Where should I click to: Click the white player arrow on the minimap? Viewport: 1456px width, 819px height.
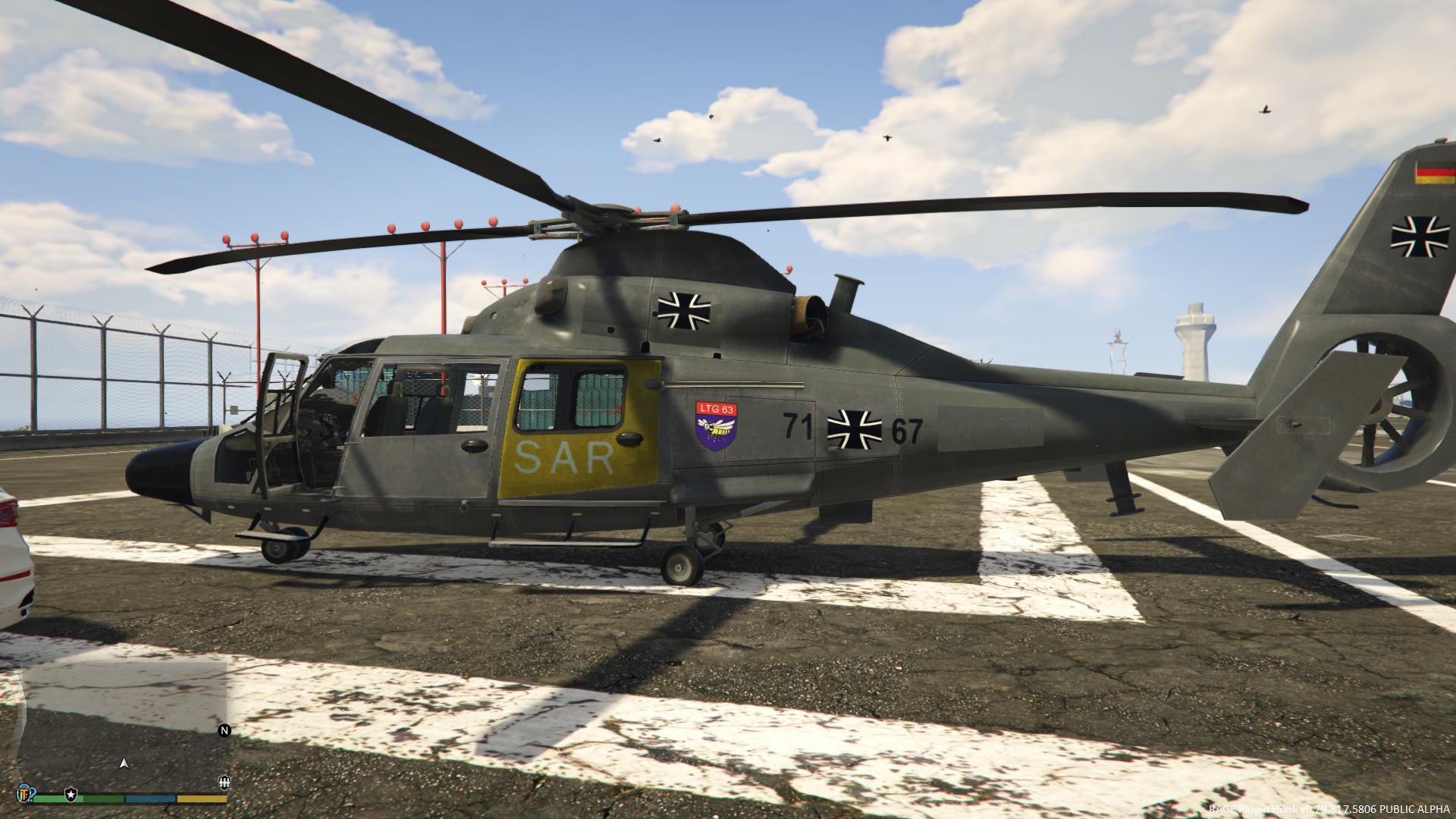[124, 763]
